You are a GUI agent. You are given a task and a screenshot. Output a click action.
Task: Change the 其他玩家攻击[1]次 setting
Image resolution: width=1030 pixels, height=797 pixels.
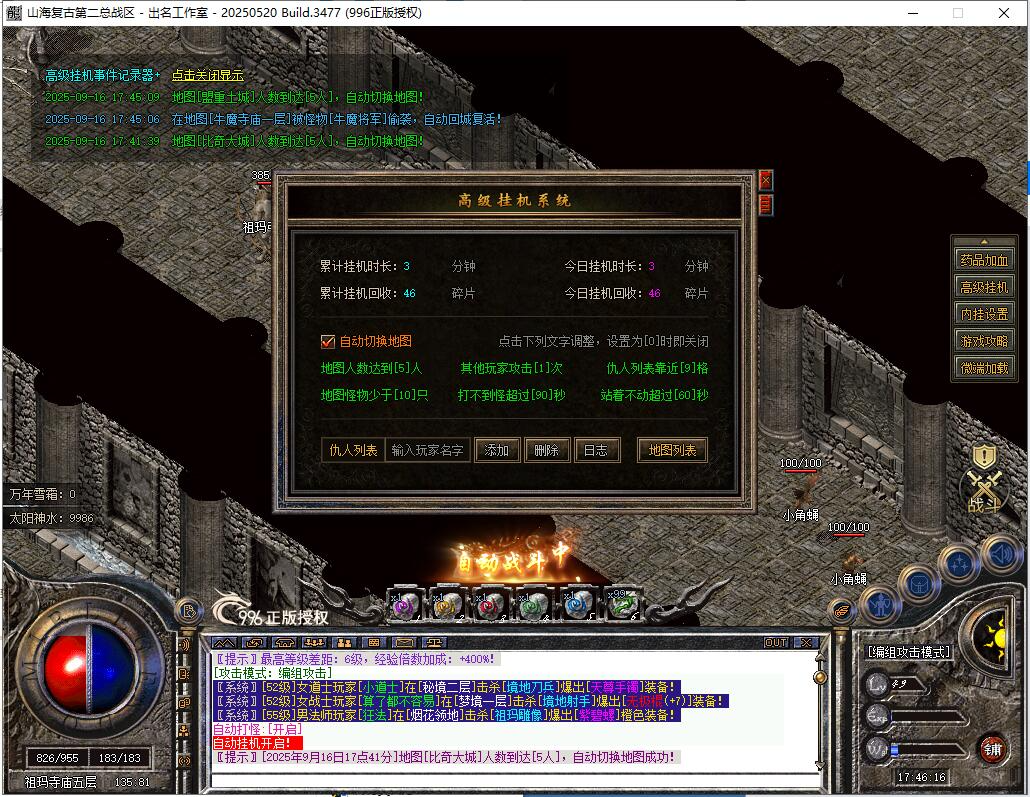512,368
